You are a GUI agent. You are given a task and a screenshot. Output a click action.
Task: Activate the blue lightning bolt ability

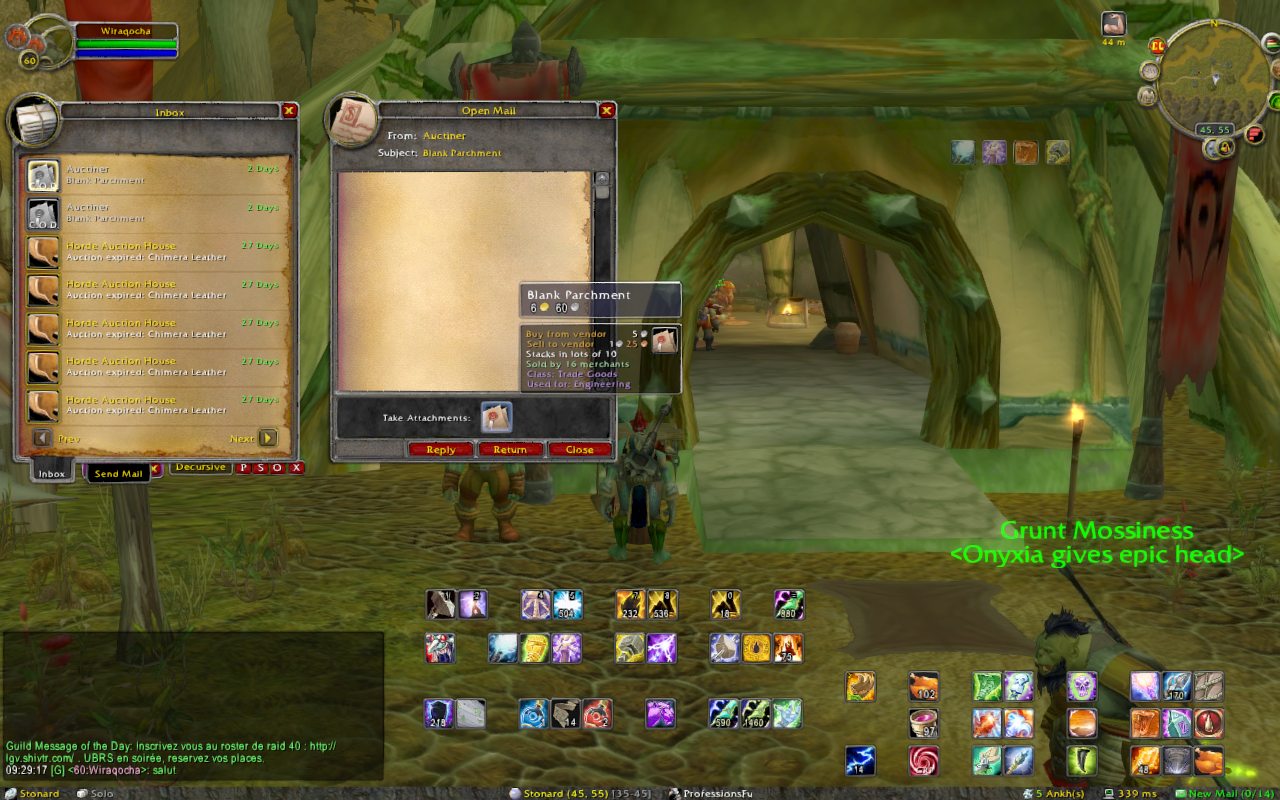pos(860,760)
